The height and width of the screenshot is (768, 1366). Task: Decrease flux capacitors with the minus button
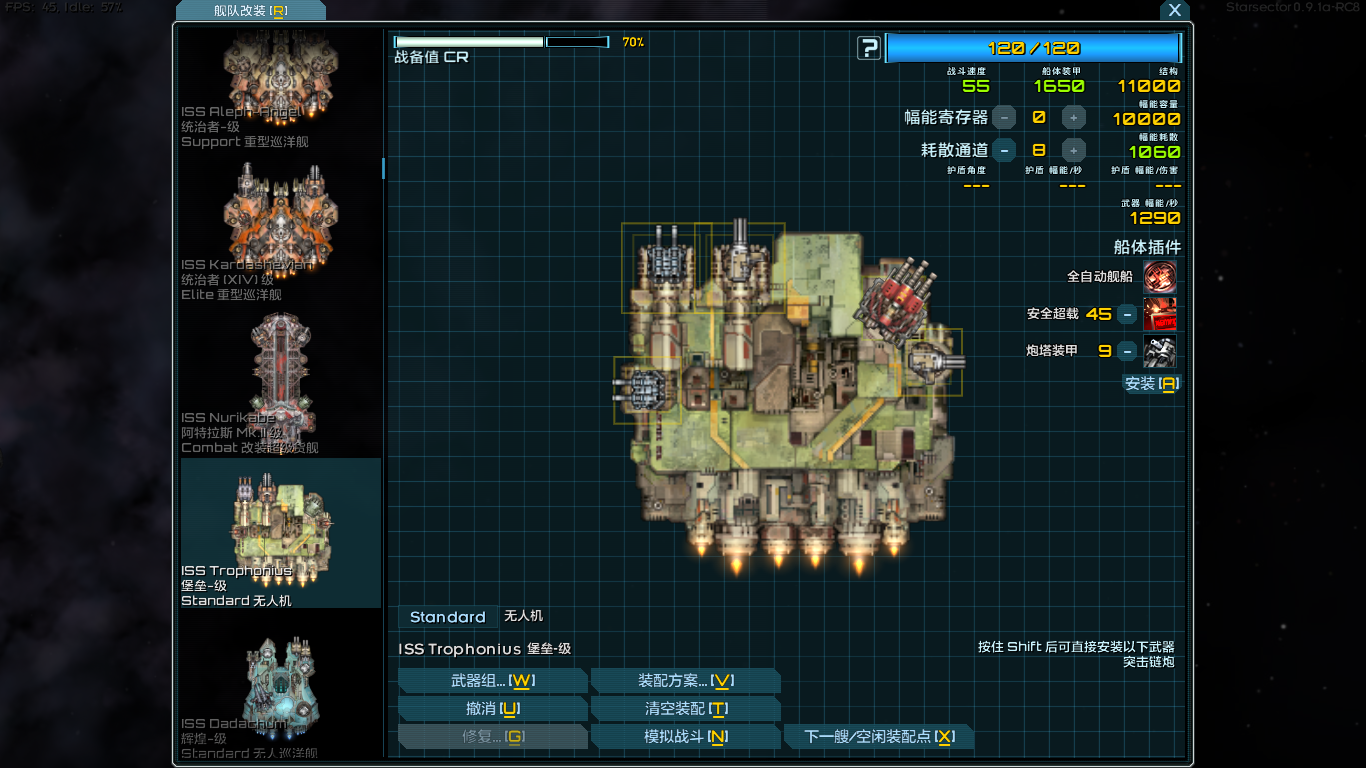(1004, 117)
